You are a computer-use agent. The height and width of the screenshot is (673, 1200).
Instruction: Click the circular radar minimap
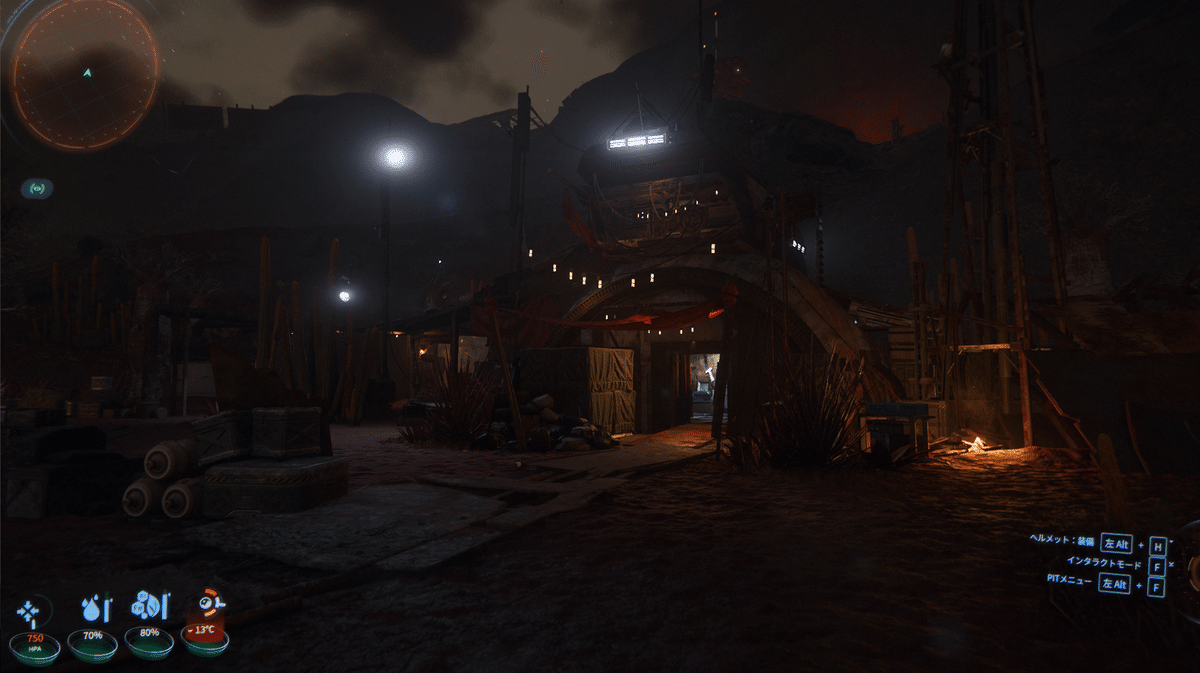[x=84, y=76]
